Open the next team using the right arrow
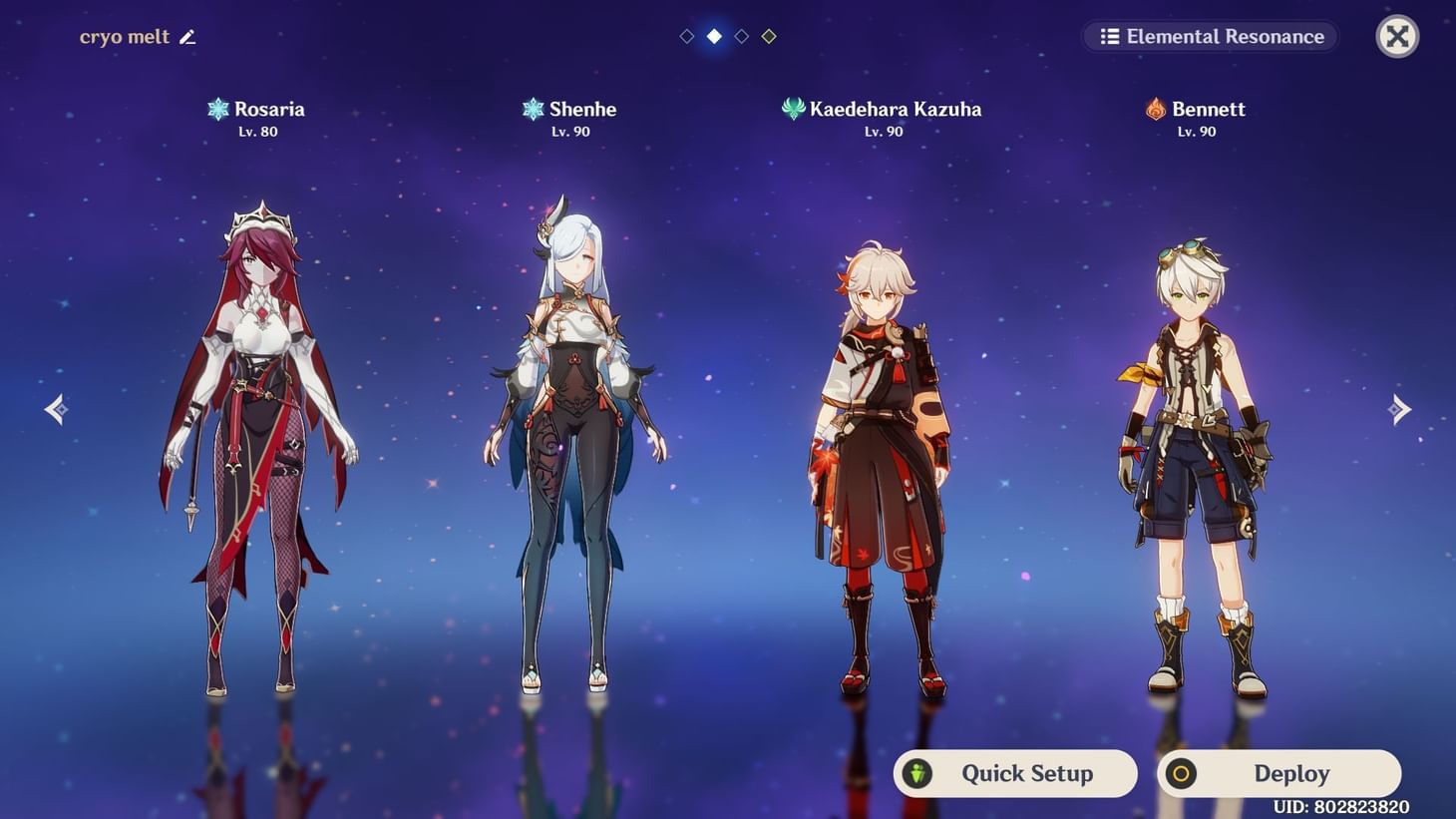This screenshot has height=819, width=1456. (1400, 409)
